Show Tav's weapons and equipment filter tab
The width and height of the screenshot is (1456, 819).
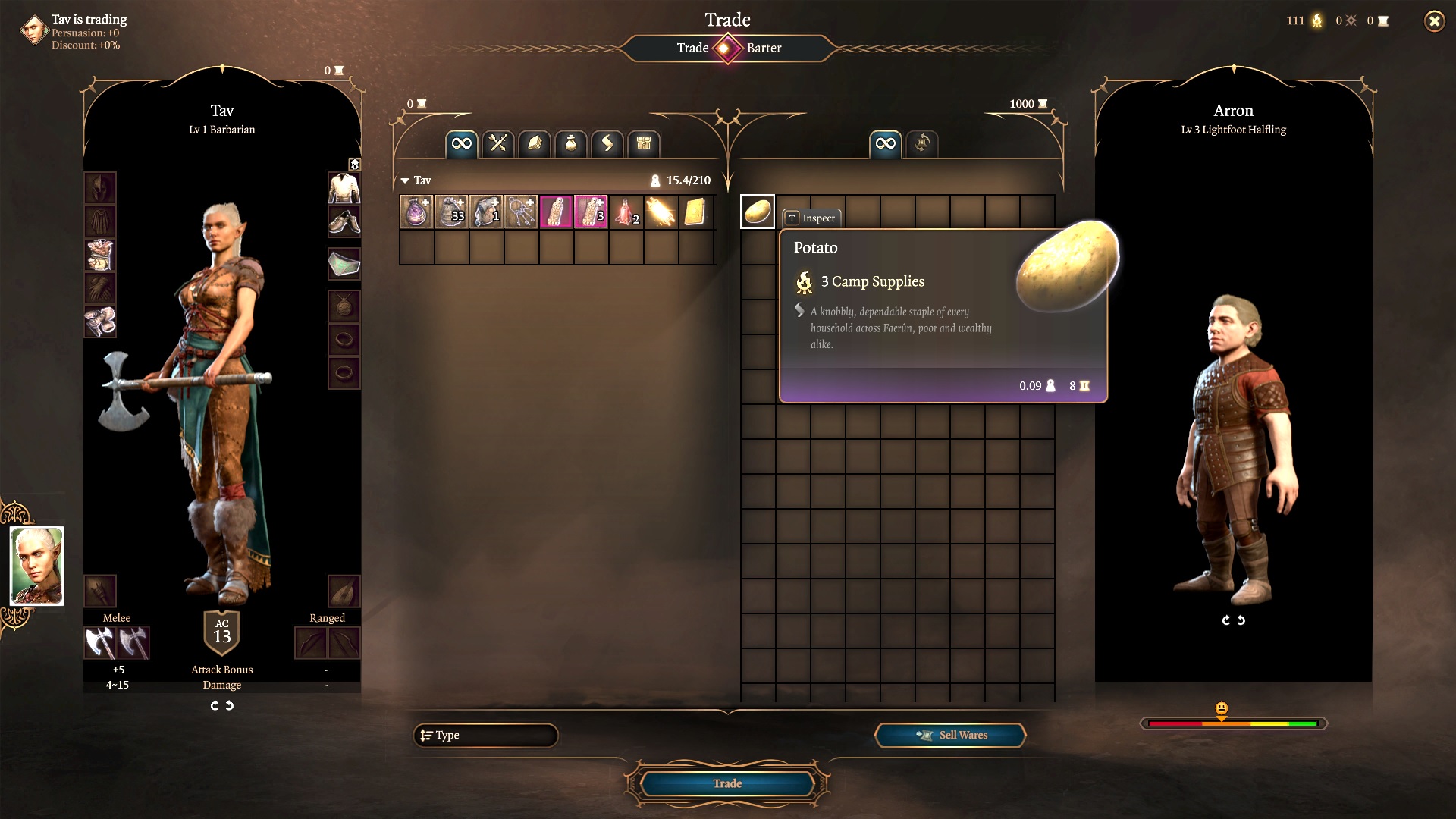point(498,143)
